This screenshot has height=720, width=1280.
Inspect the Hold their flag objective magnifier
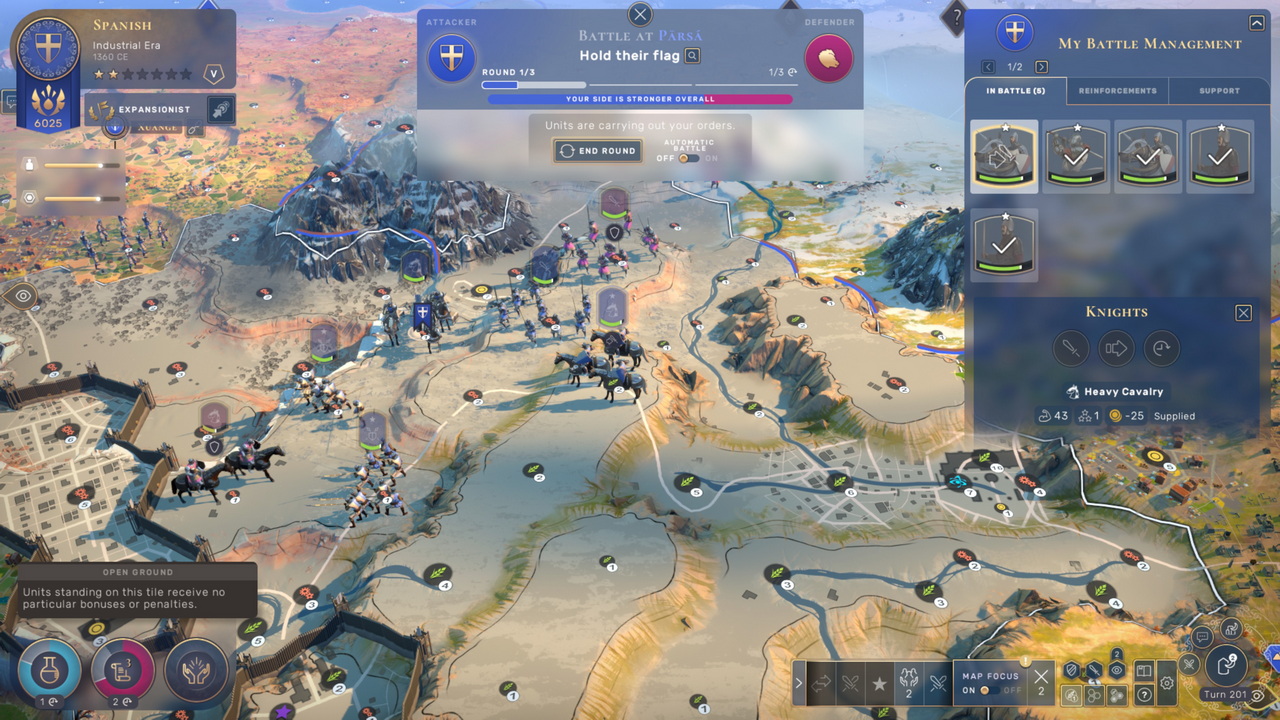coord(692,56)
